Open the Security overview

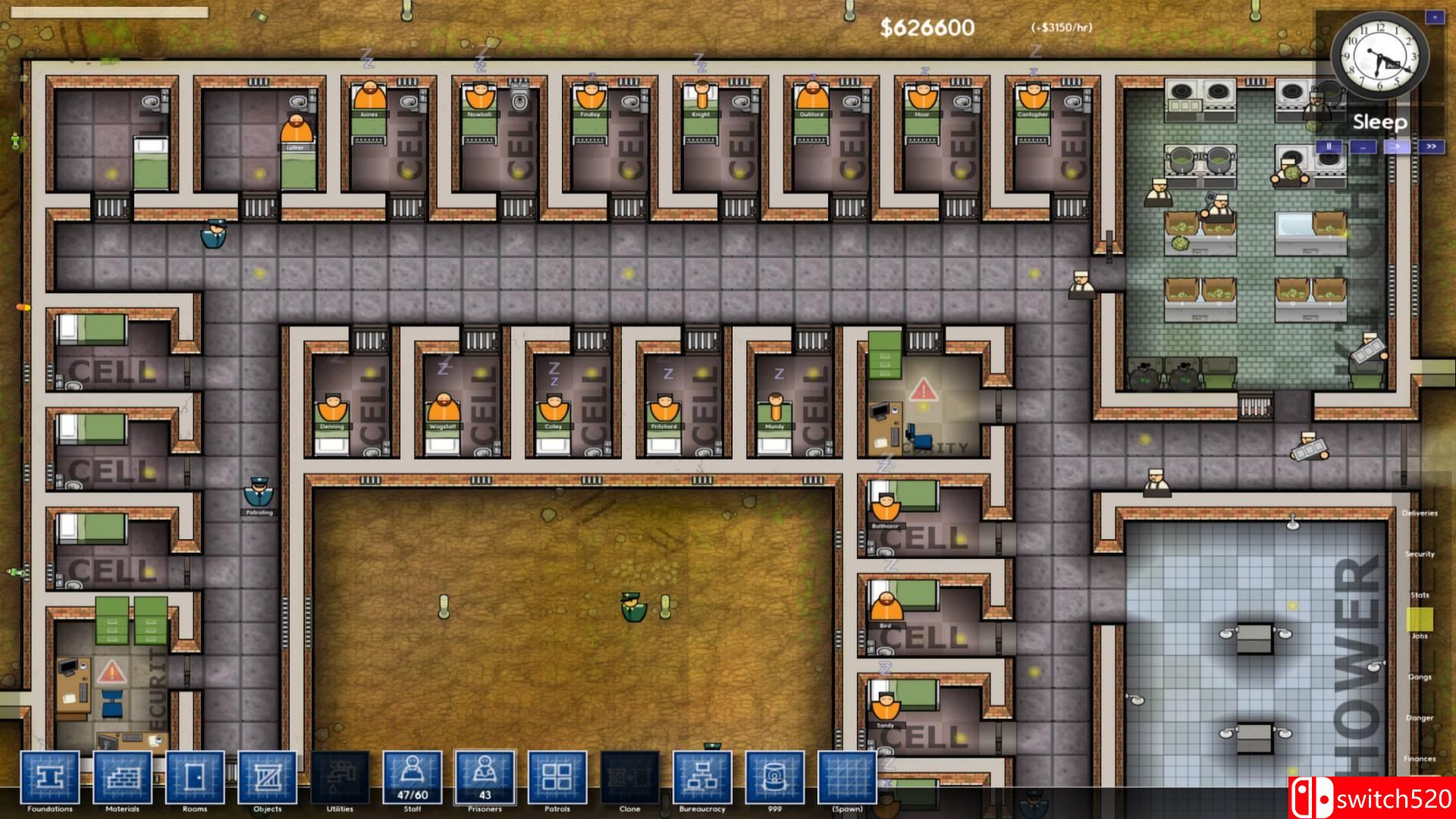click(x=1420, y=554)
